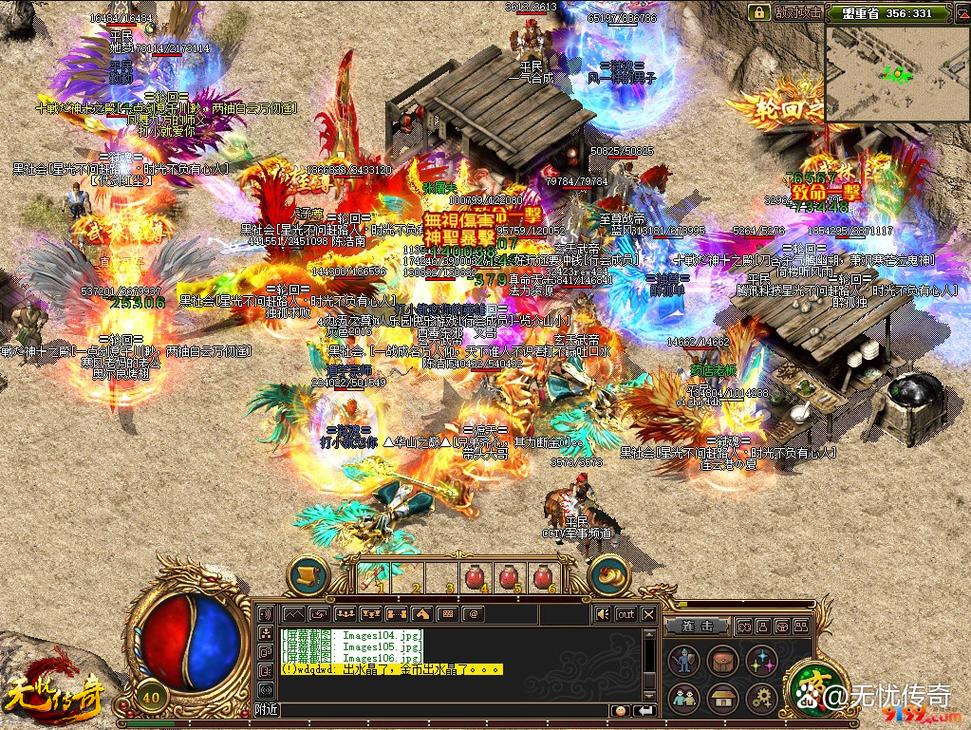The image size is (971, 730).
Task: Open the skills icon with three sparkles
Action: pyautogui.click(x=764, y=660)
